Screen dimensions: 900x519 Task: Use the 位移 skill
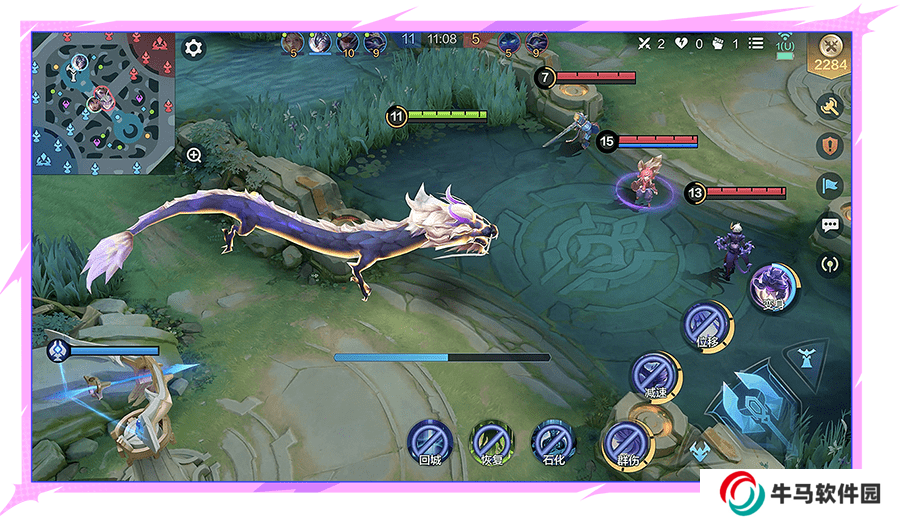pos(707,324)
